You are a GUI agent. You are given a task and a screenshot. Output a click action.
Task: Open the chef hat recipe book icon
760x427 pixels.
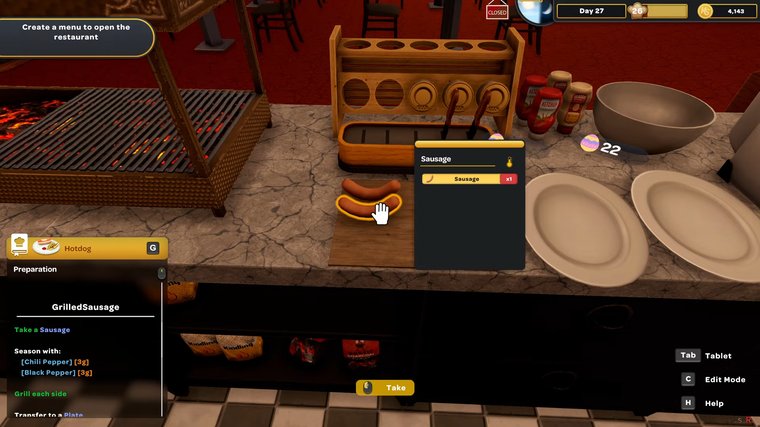[19, 245]
